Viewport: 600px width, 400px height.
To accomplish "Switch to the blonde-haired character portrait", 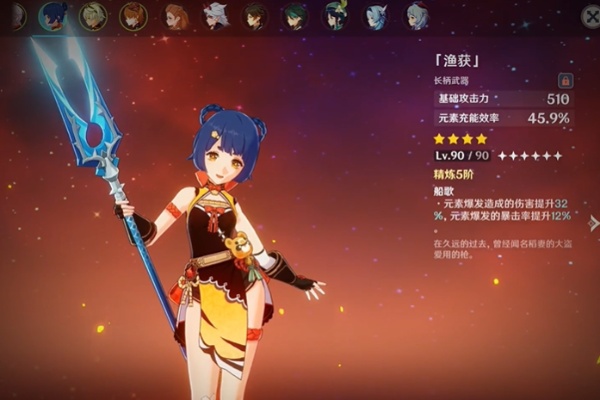I will (x=93, y=16).
